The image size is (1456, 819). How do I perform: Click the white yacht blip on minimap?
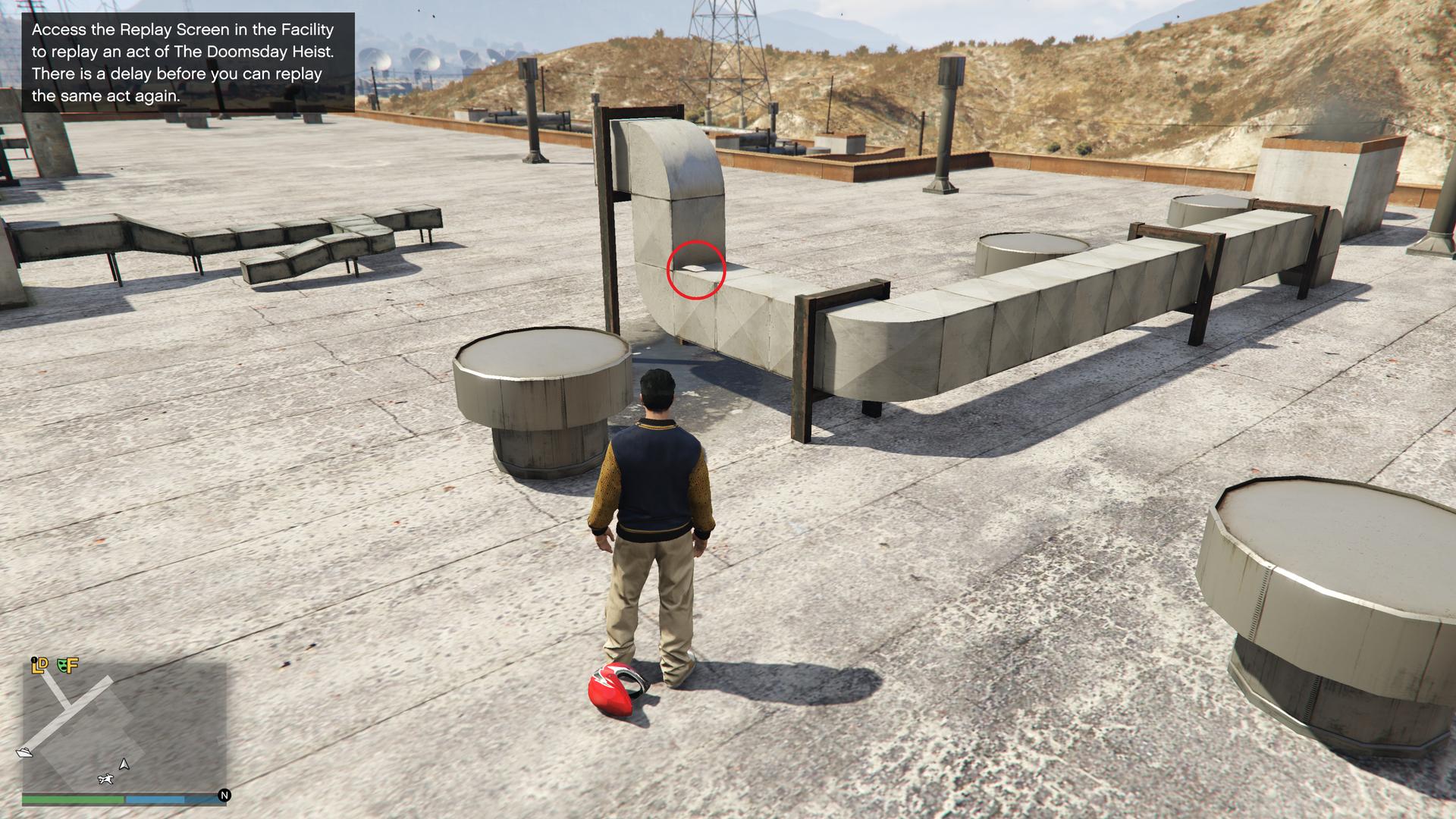click(25, 752)
